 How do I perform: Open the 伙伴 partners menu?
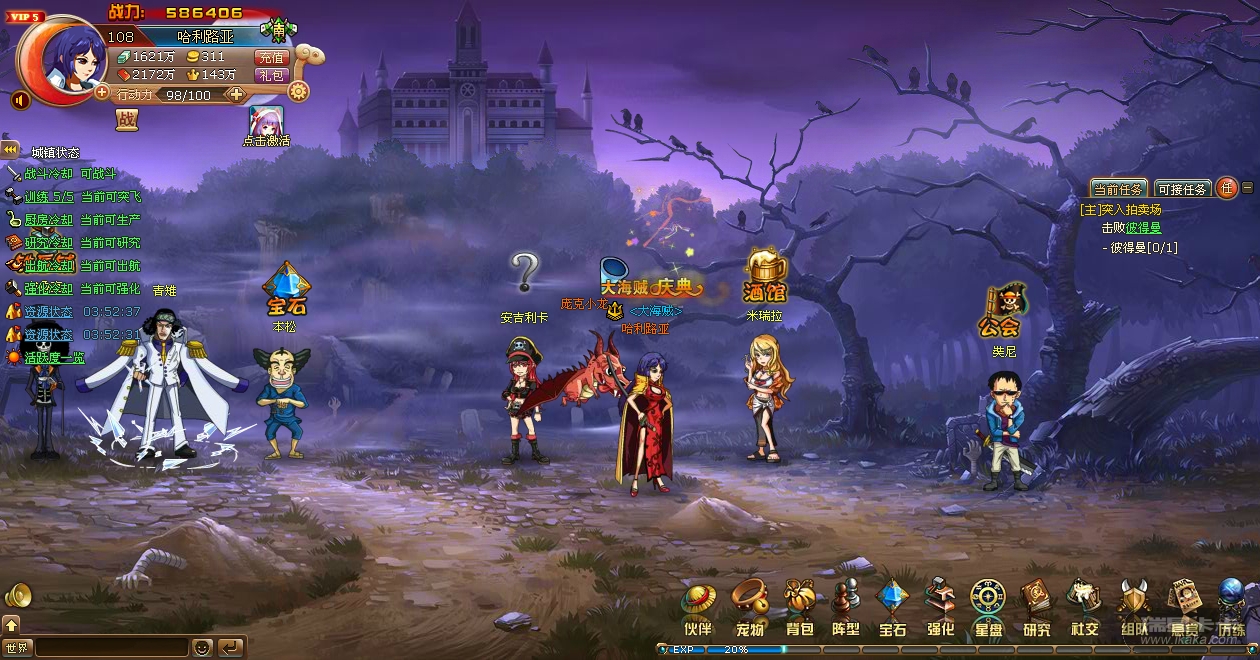(x=699, y=606)
